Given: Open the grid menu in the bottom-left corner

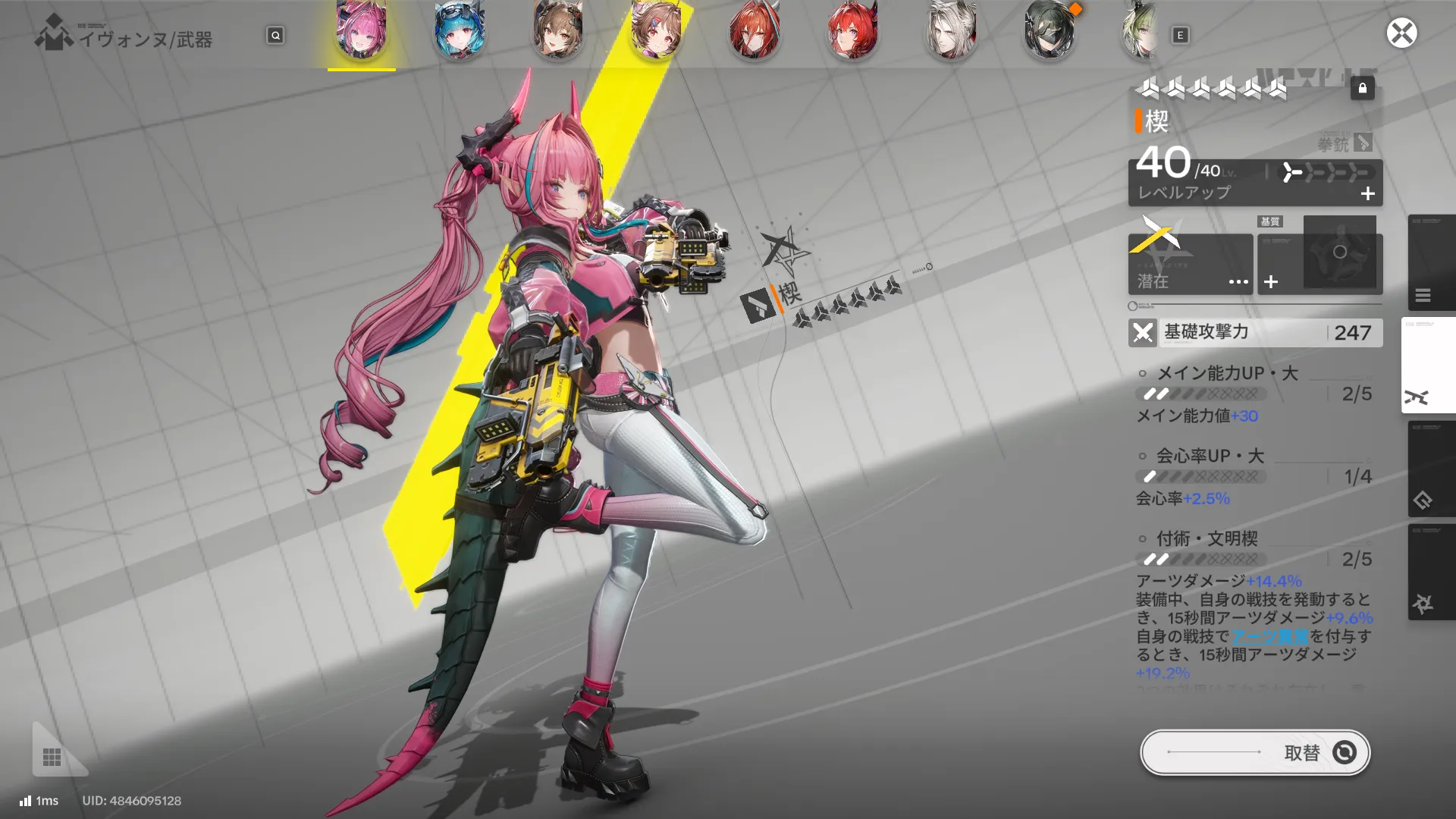Looking at the screenshot, I should click(50, 755).
